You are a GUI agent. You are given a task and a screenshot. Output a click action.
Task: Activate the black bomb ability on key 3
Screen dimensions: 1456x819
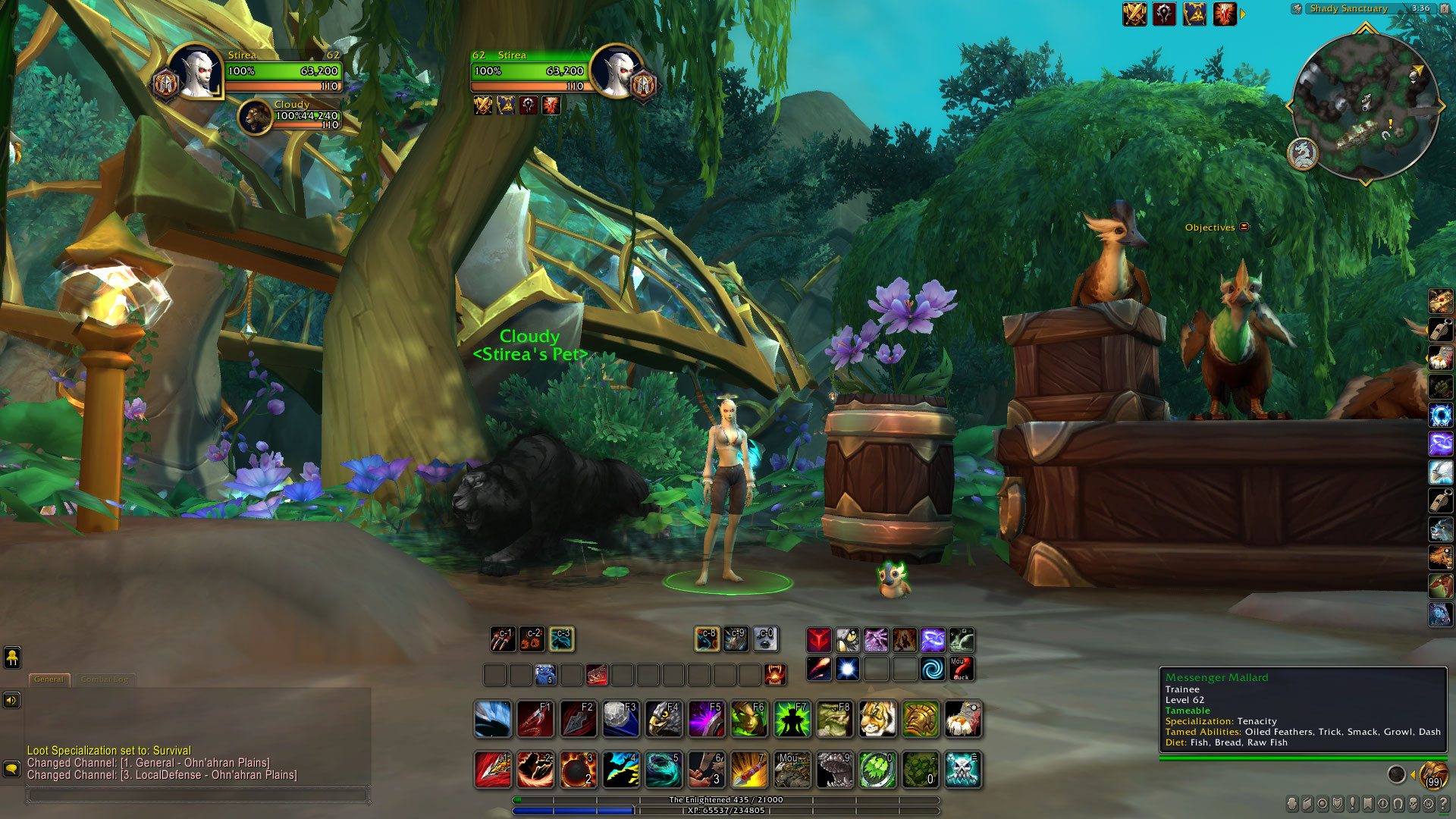pos(578,770)
